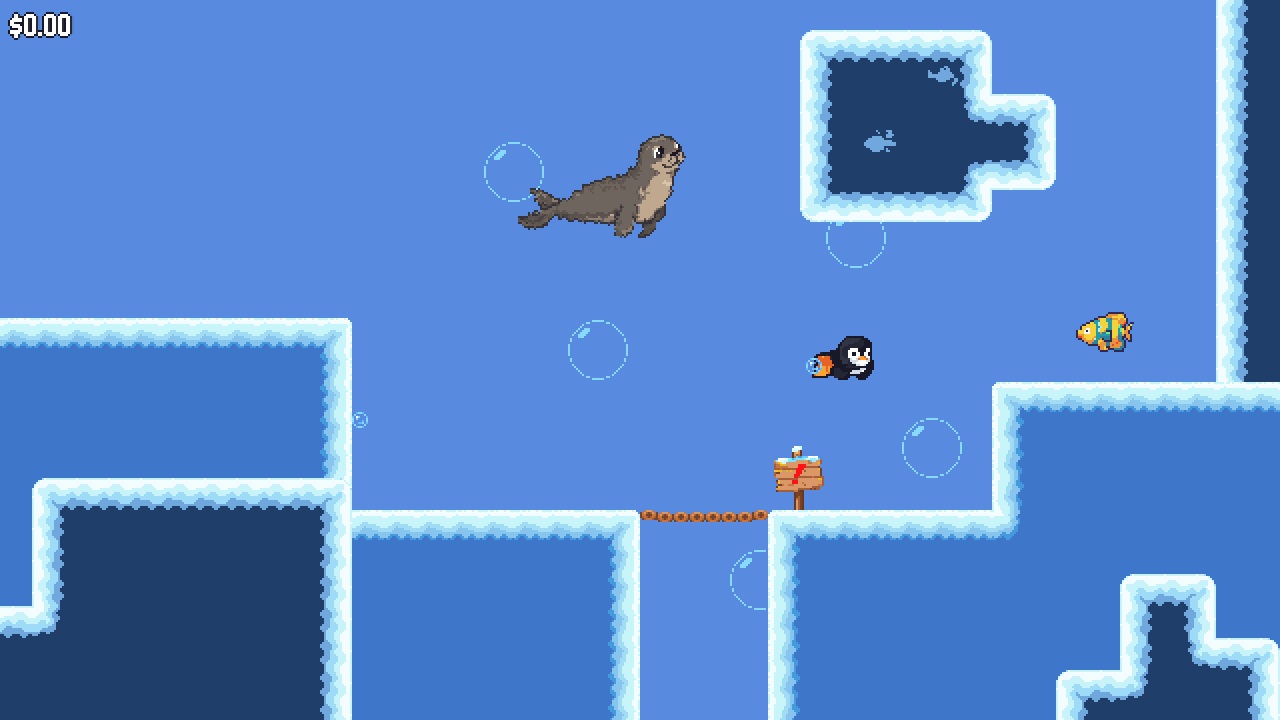Screen dimensions: 1280x720
Task: Click the wooden exclamation sign
Action: 797,475
